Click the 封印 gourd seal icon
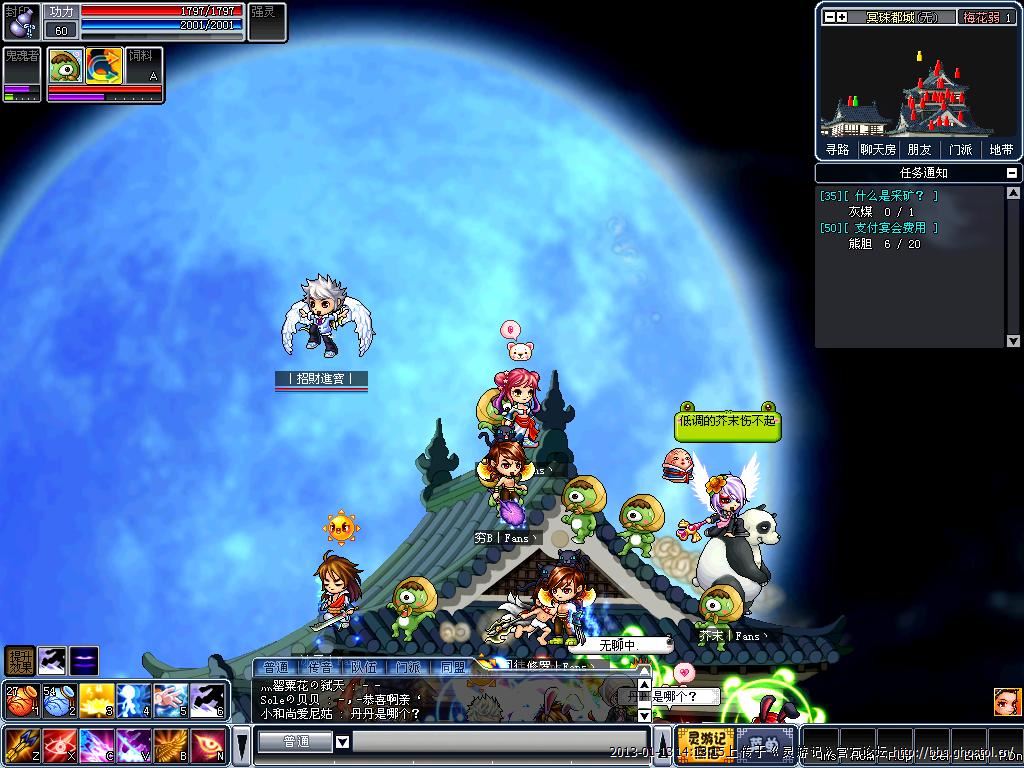 tap(20, 21)
